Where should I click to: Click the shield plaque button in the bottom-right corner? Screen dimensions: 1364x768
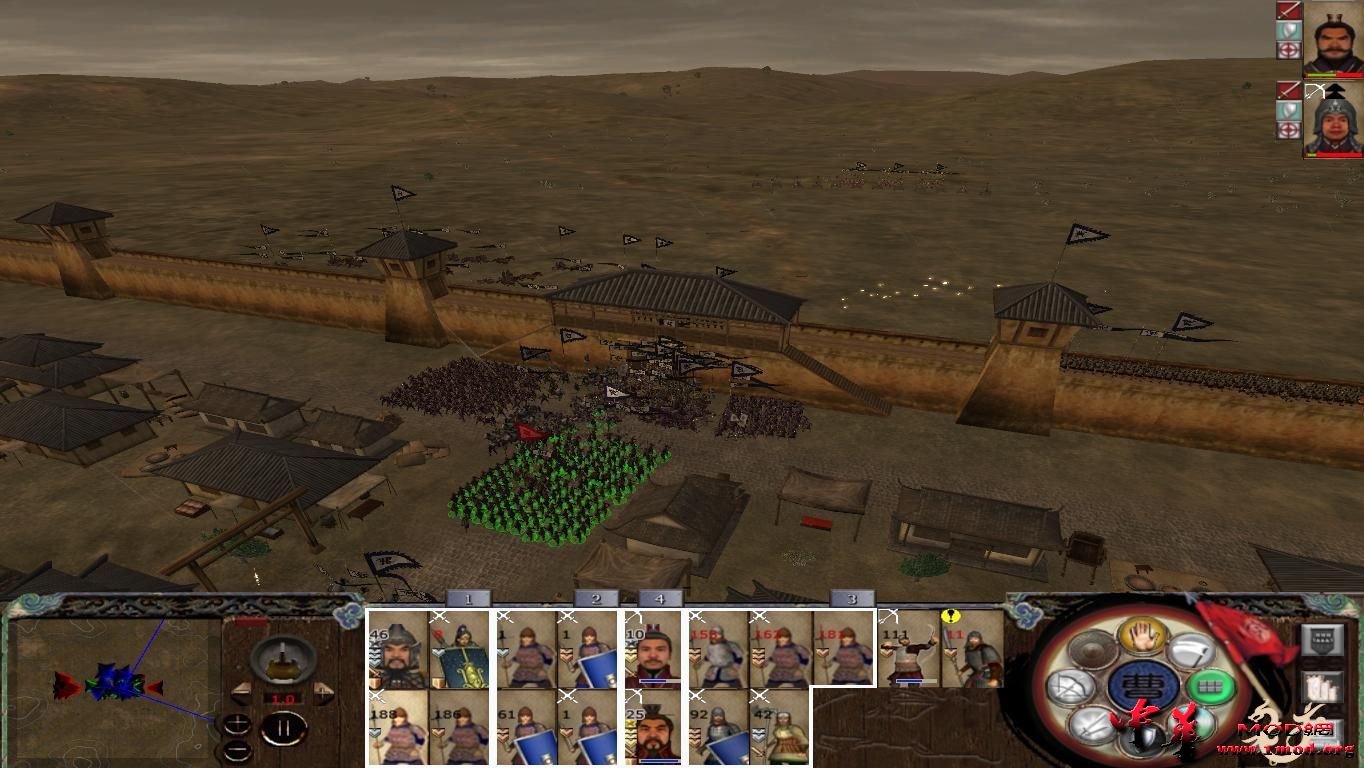pos(1321,642)
